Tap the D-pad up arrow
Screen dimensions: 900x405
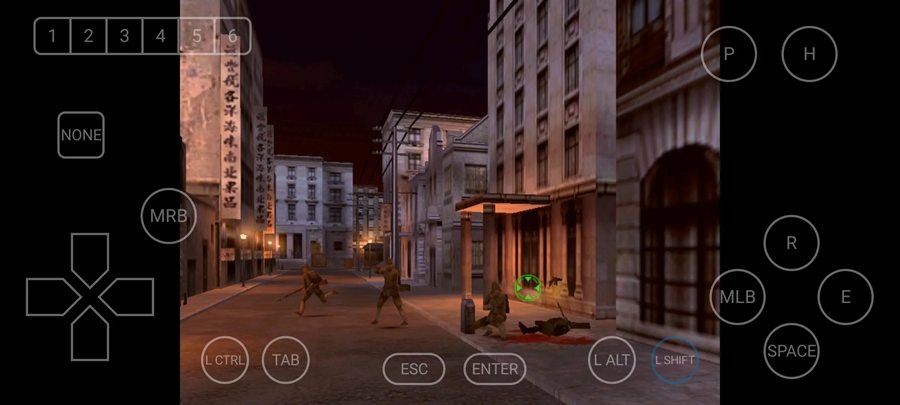click(x=90, y=256)
